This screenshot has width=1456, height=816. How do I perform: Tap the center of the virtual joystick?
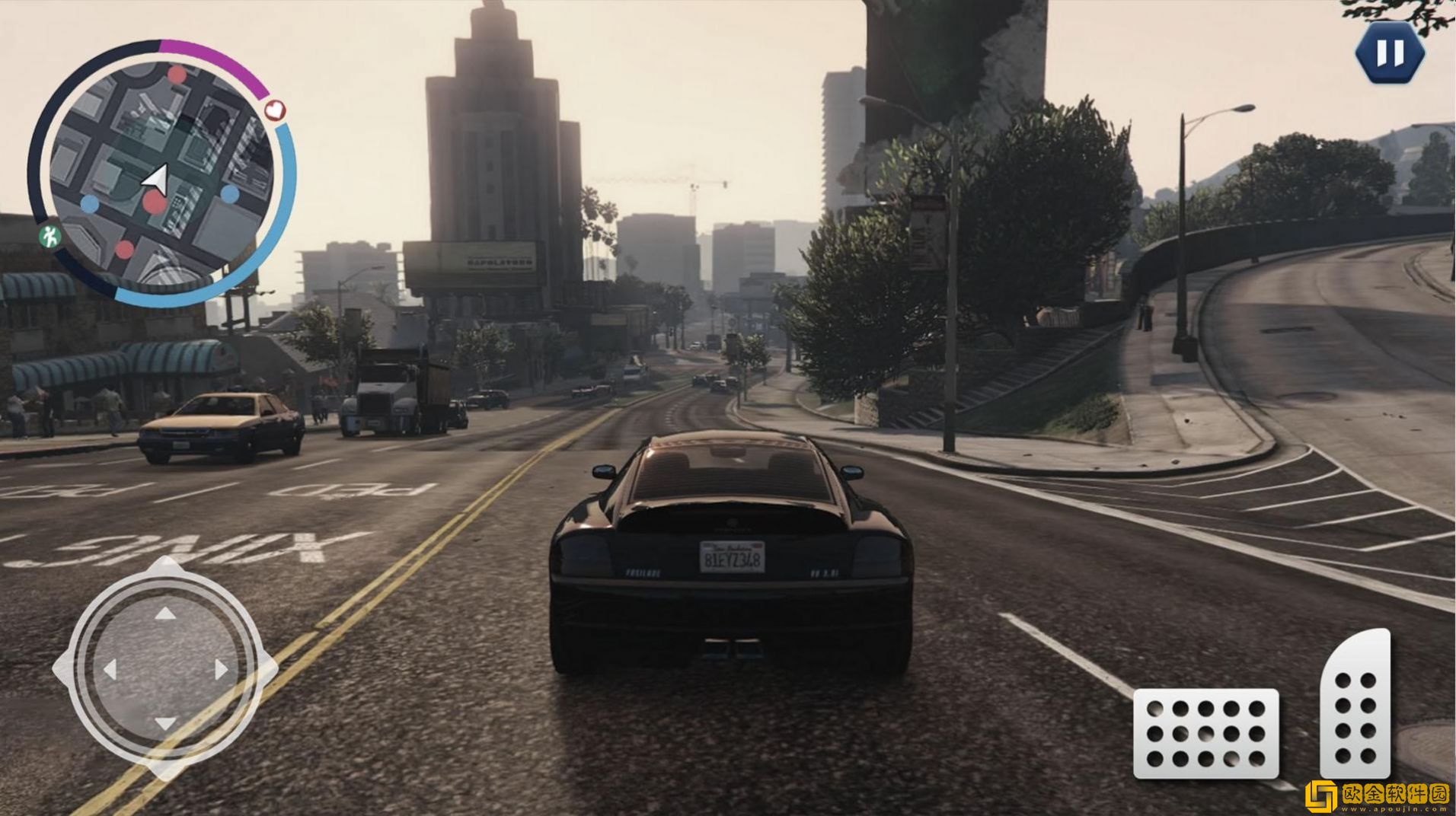coord(164,668)
